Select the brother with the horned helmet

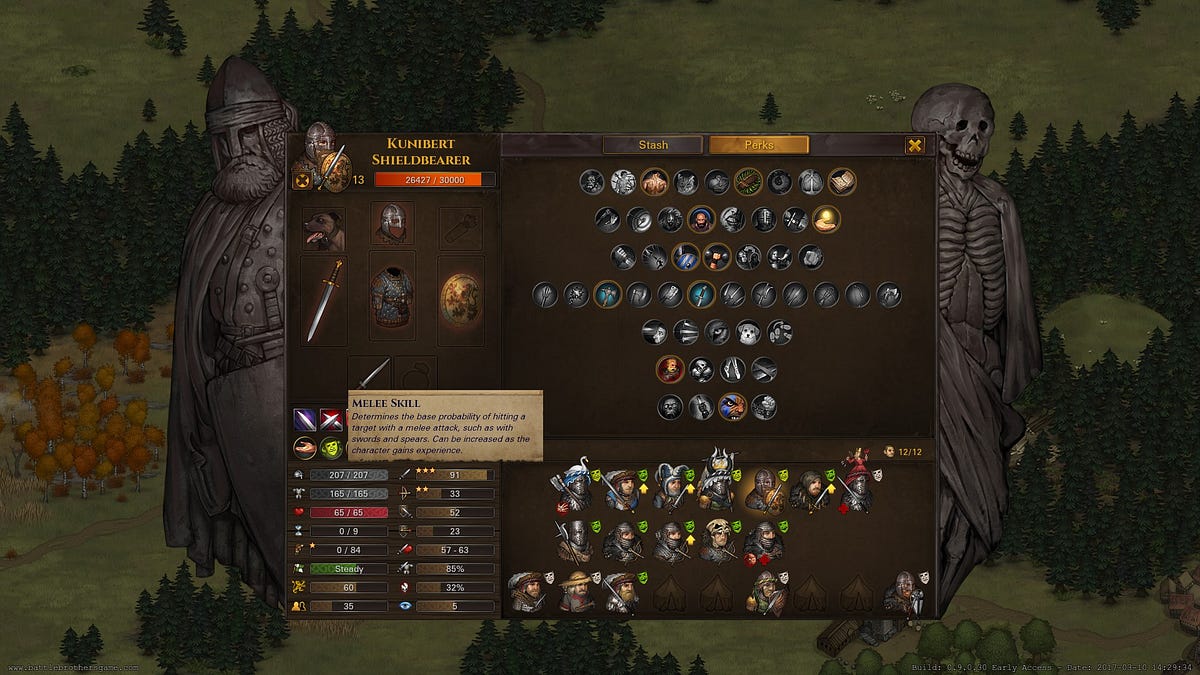717,482
